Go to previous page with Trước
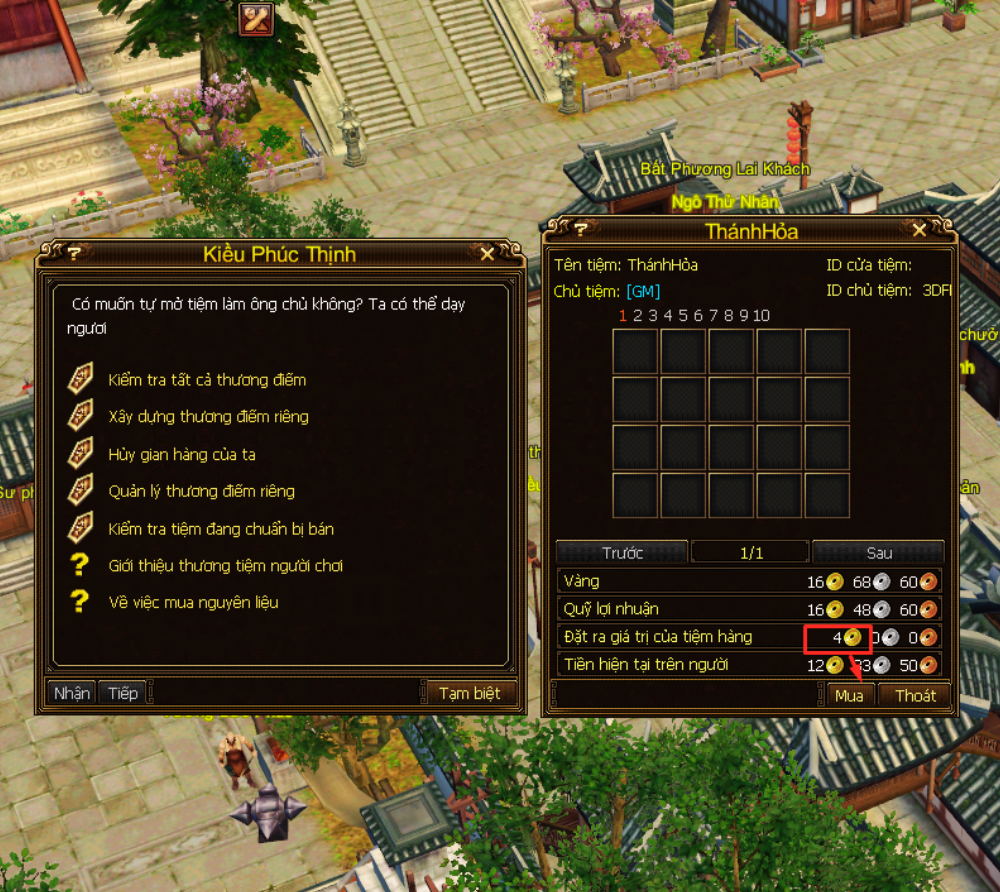The image size is (1000, 892). click(x=622, y=553)
